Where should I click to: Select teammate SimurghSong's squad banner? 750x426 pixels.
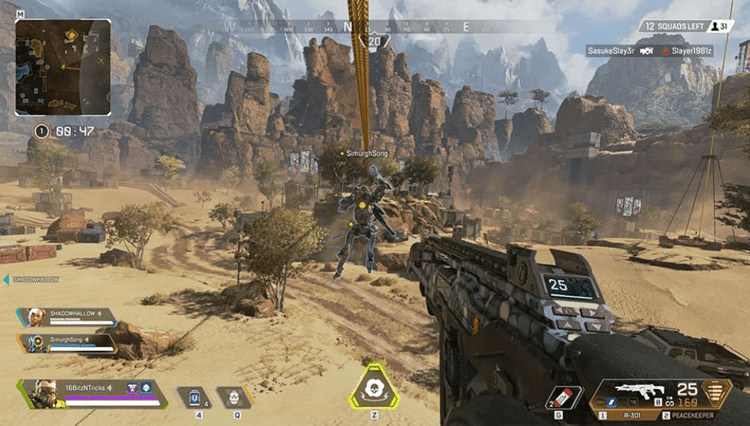click(x=66, y=342)
